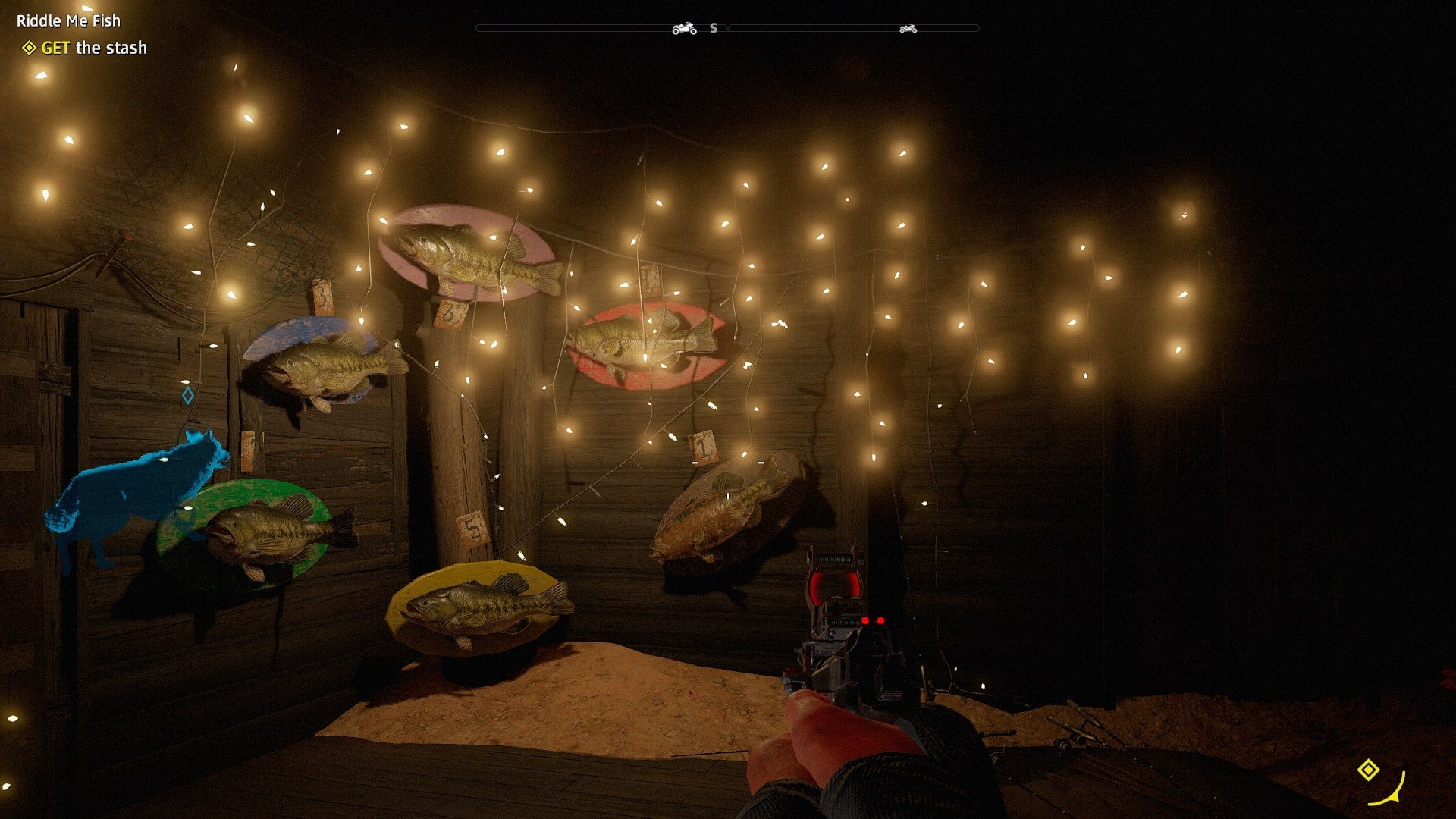Select the yellow GET objective diamond icon
Image resolution: width=1456 pixels, height=819 pixels.
(29, 47)
